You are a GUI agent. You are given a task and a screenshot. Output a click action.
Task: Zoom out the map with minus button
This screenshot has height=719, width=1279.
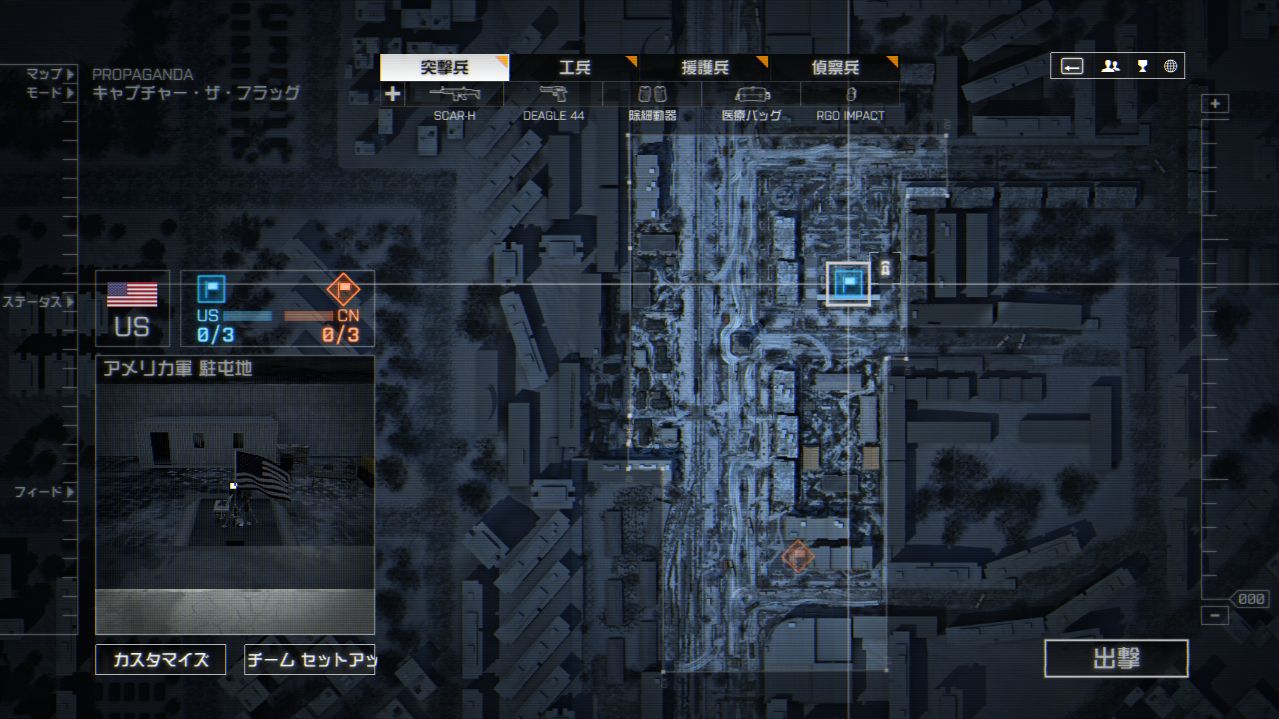pos(1215,616)
